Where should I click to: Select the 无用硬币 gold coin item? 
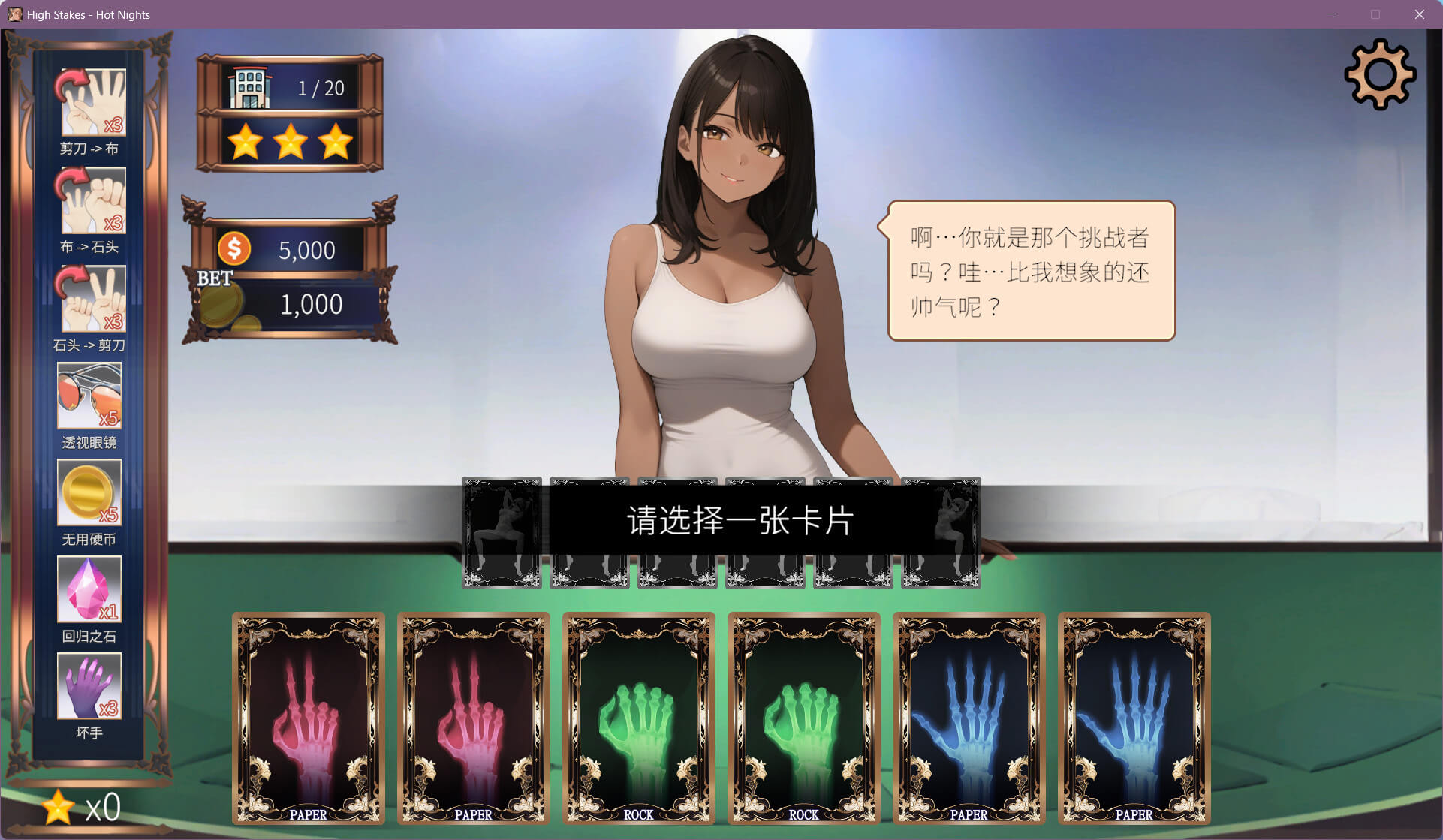89,492
